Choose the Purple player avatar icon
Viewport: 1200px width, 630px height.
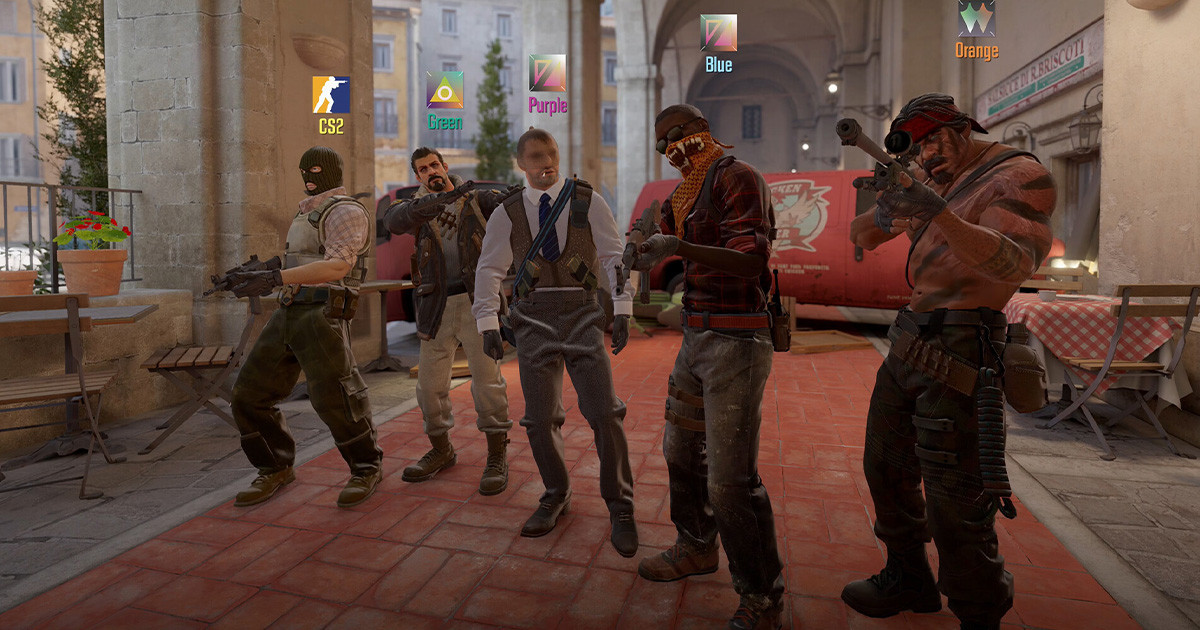tap(547, 73)
